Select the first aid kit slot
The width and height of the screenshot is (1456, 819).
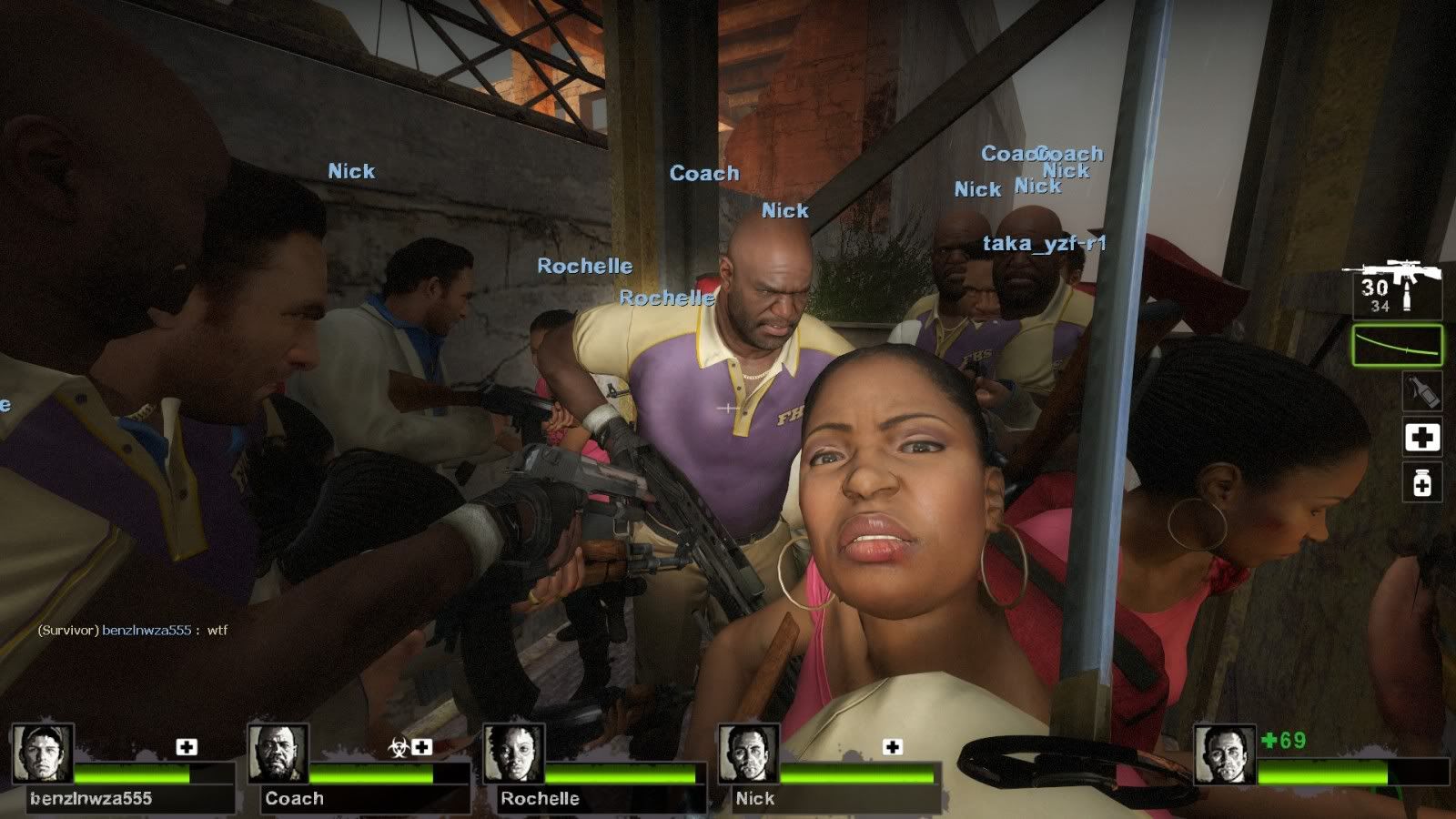[1421, 439]
